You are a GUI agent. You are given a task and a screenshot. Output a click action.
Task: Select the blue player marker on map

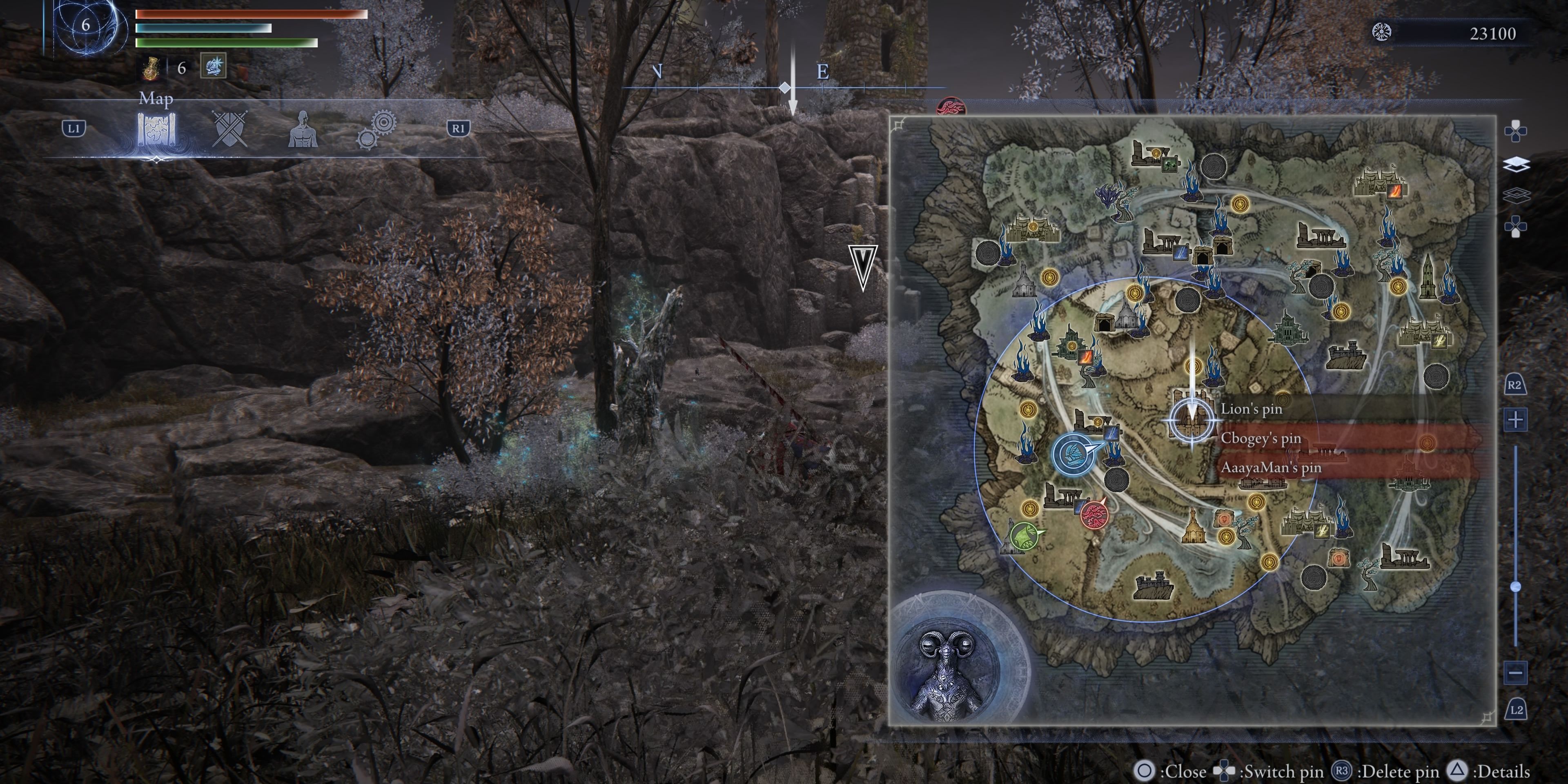click(1070, 454)
